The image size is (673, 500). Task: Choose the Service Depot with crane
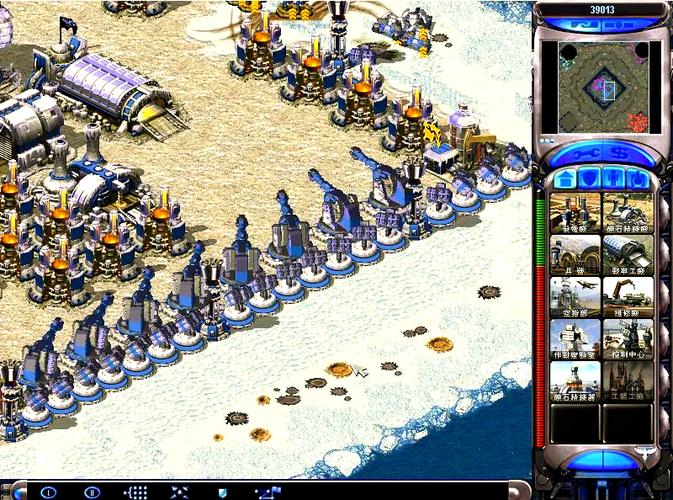[628, 297]
